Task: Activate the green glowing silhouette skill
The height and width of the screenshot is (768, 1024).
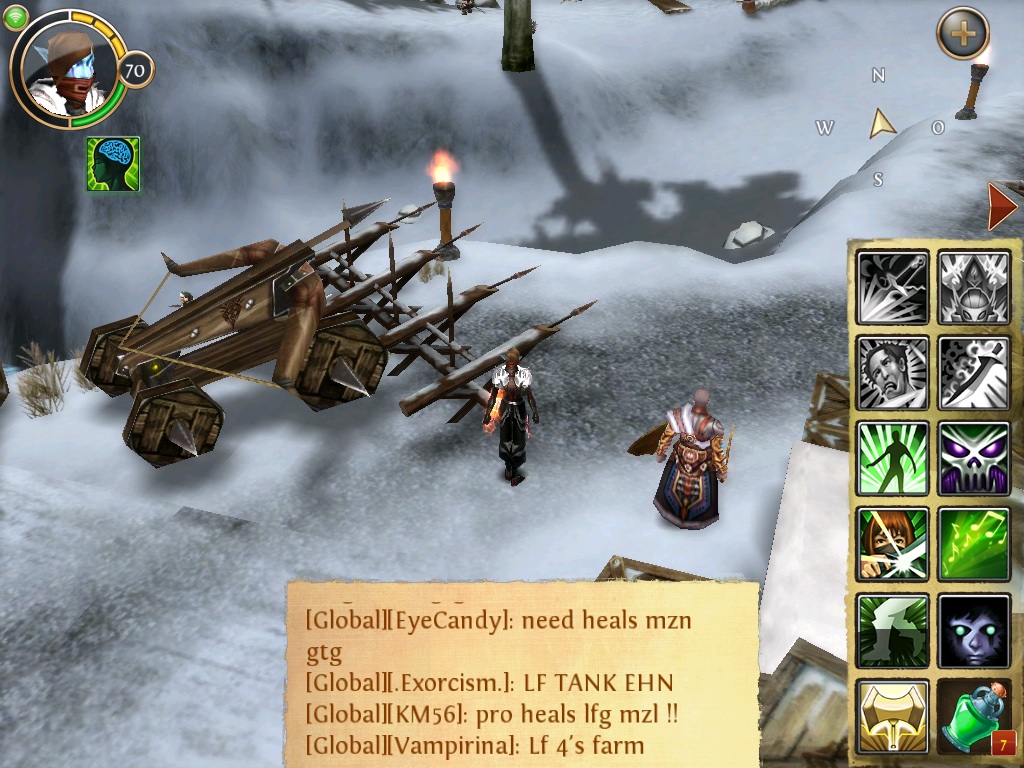Action: point(893,457)
